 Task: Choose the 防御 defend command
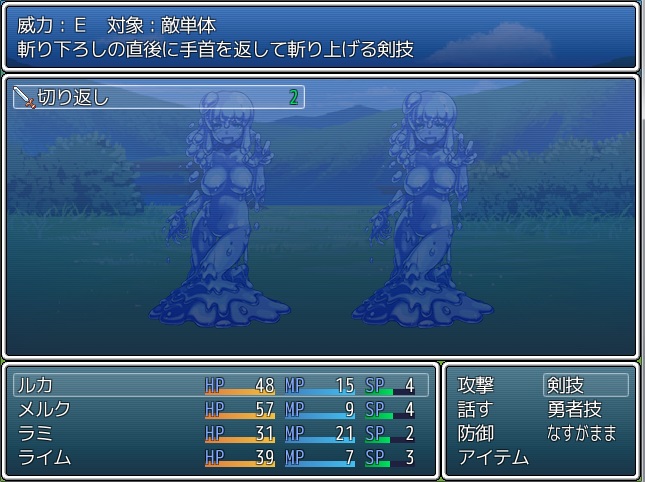click(476, 433)
